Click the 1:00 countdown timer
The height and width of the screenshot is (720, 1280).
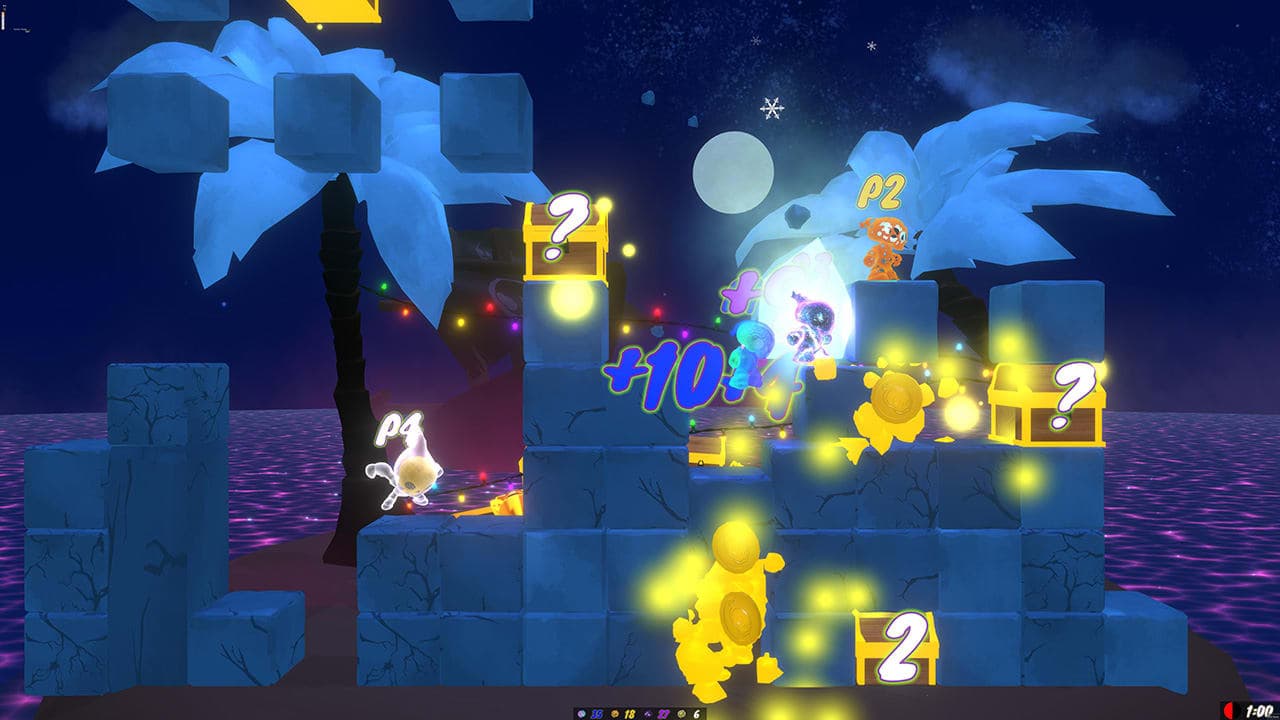click(x=1259, y=710)
